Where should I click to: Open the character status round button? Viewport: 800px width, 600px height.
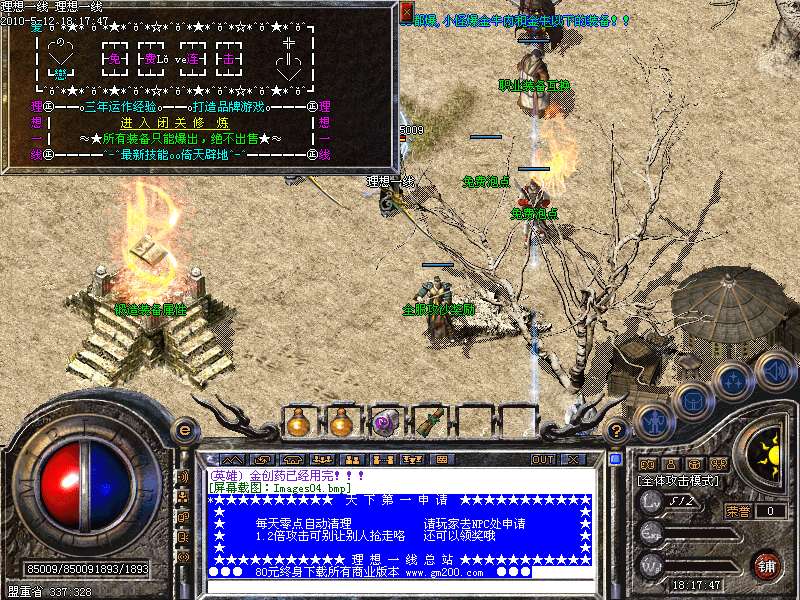click(653, 423)
